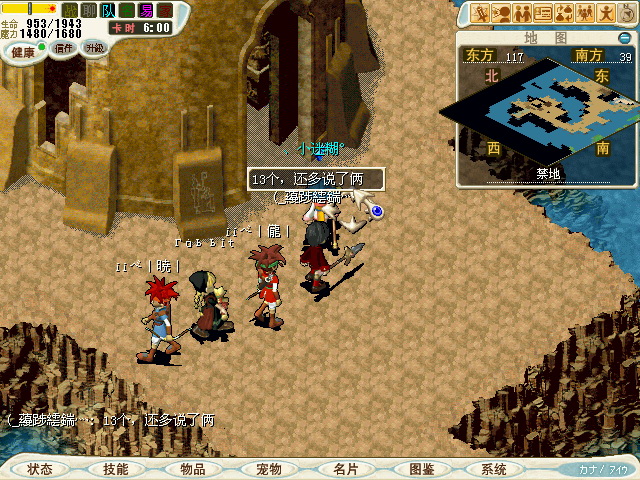This screenshot has width=640, height=480.
Task: Toggle the 聊 chat mode icon
Action: [89, 10]
